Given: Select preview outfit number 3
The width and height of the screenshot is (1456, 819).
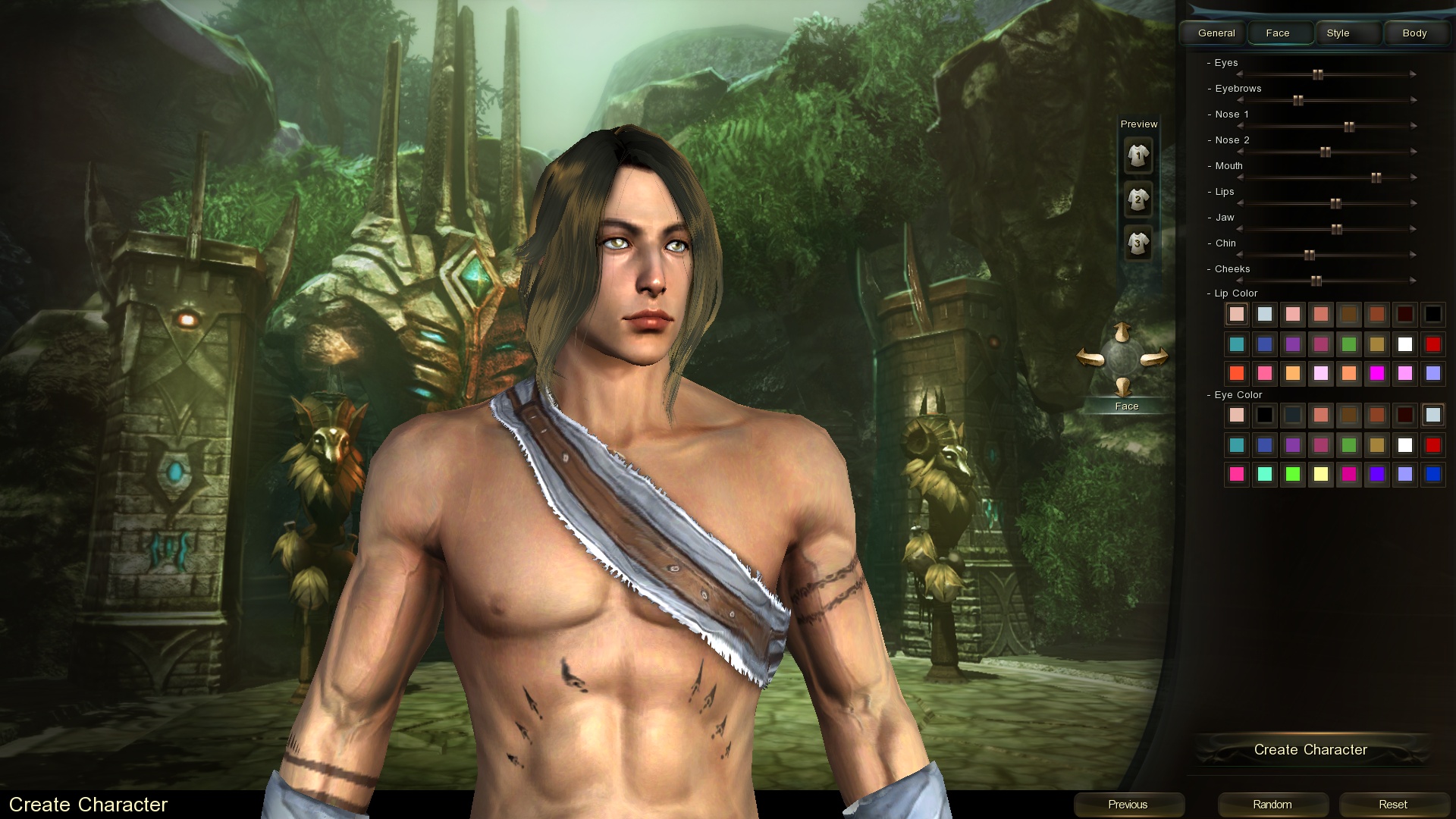Looking at the screenshot, I should (1137, 243).
